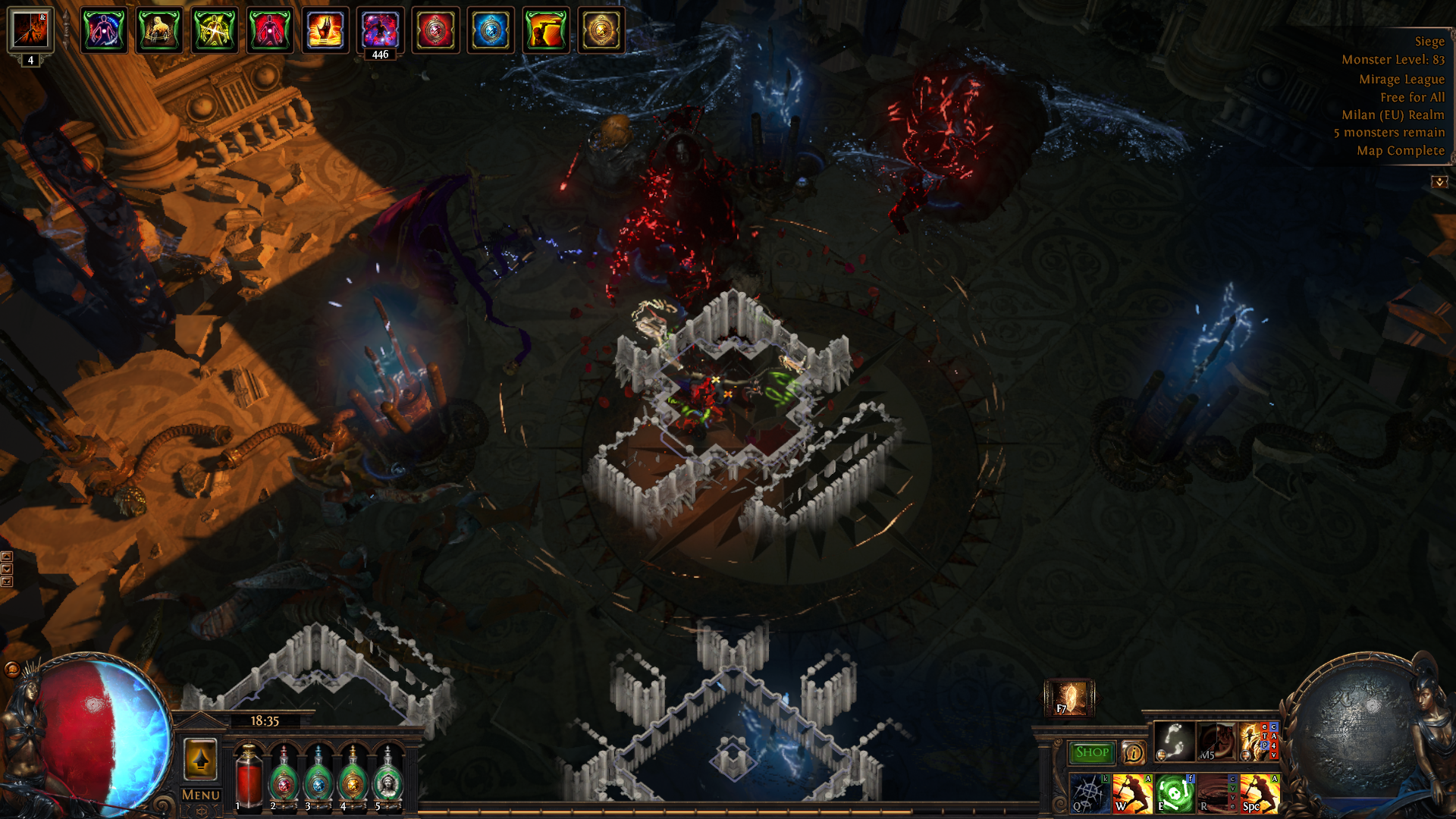Activate the ruby gem flask
Viewport: 1456px width, 819px height.
(x=284, y=775)
